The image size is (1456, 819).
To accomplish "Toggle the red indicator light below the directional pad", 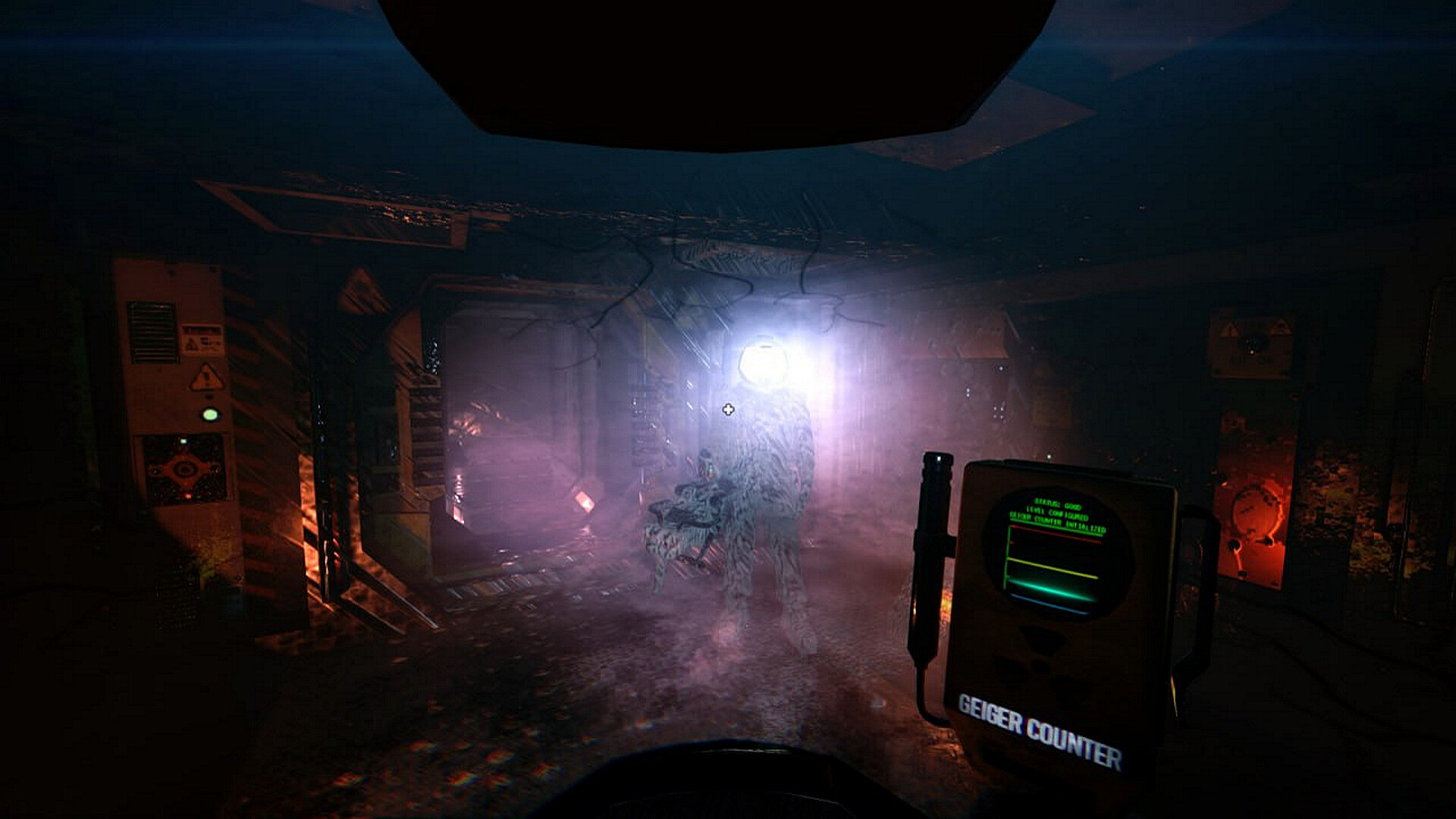I will click(x=188, y=495).
